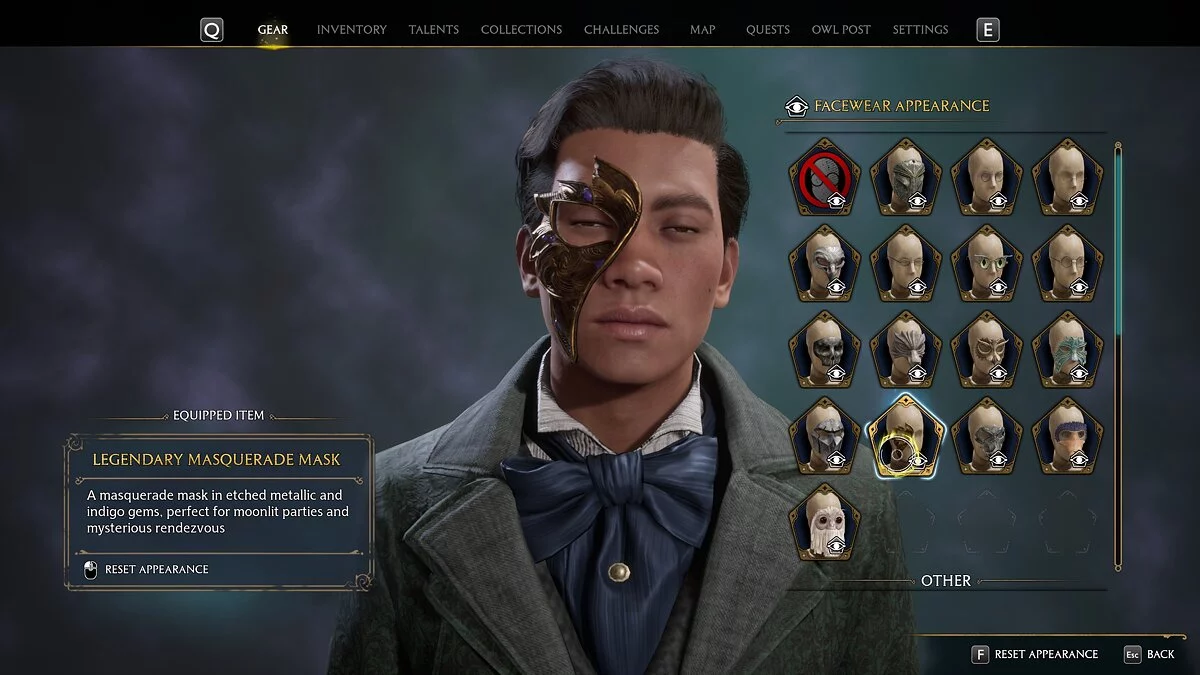The image size is (1200, 675).
Task: Open the Owl Post tab
Action: click(x=841, y=30)
